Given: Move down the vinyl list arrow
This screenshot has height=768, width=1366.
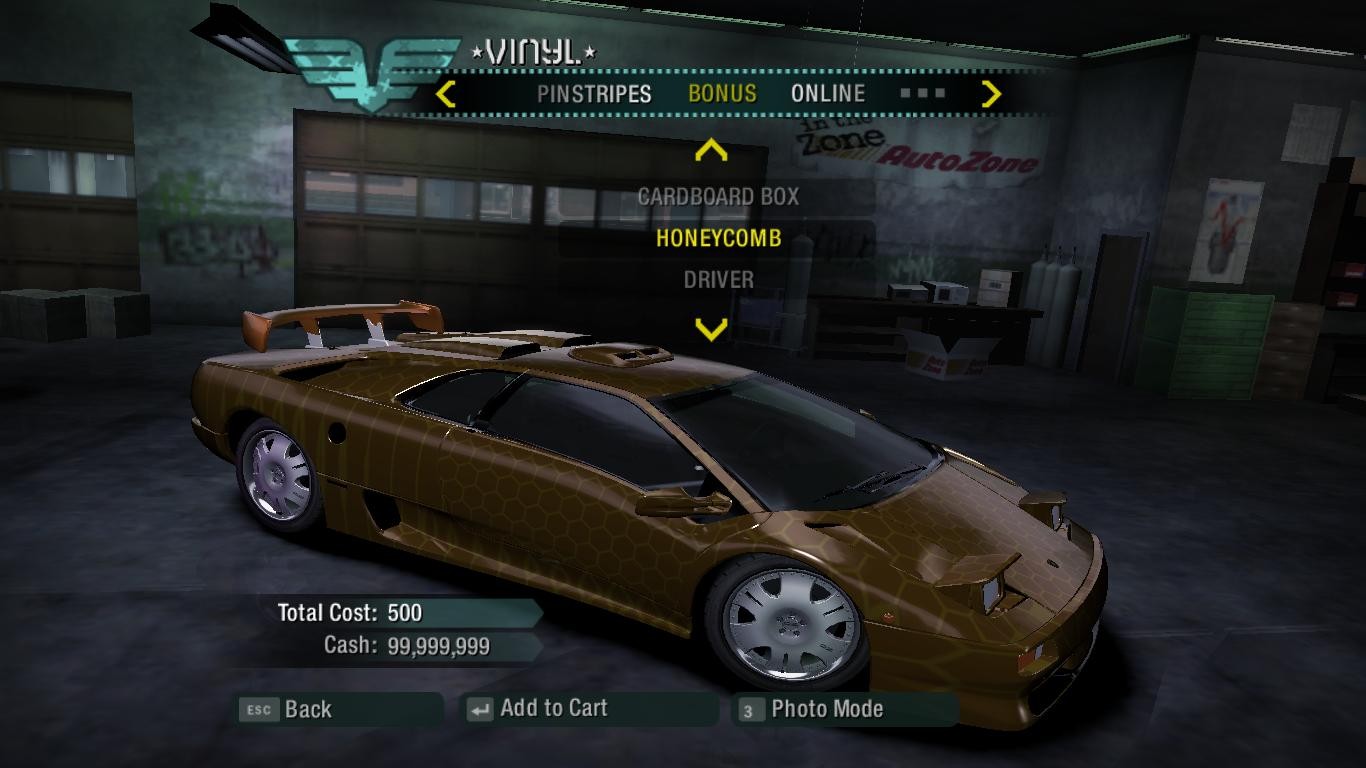Looking at the screenshot, I should [711, 329].
